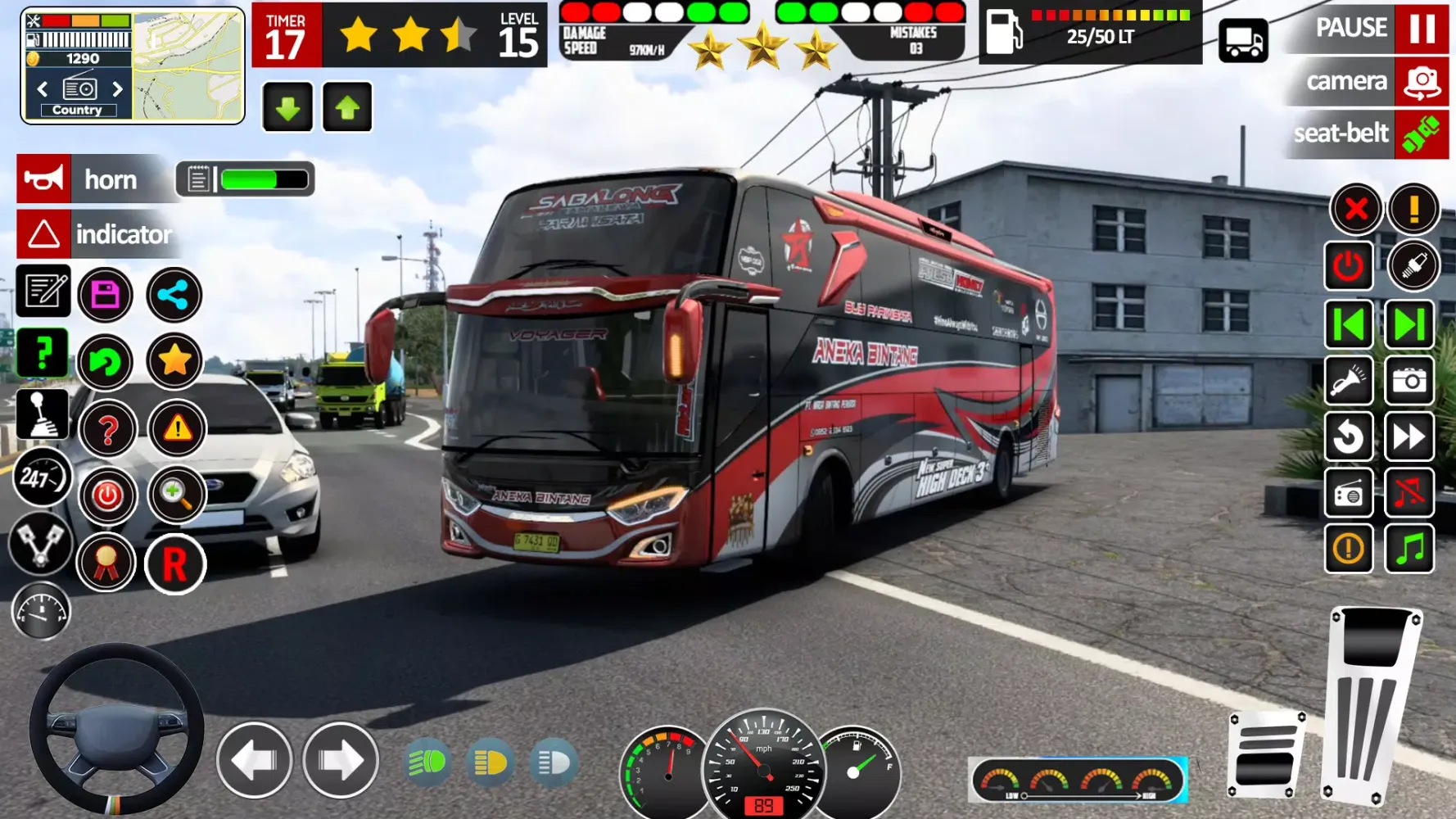
Task: Engage reverse with the R button
Action: pos(174,564)
